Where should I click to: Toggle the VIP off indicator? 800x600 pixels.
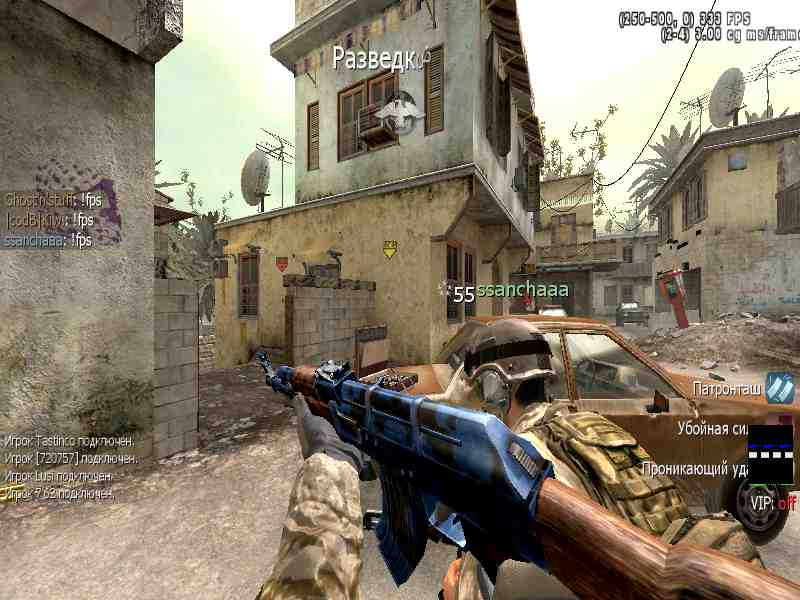click(775, 504)
